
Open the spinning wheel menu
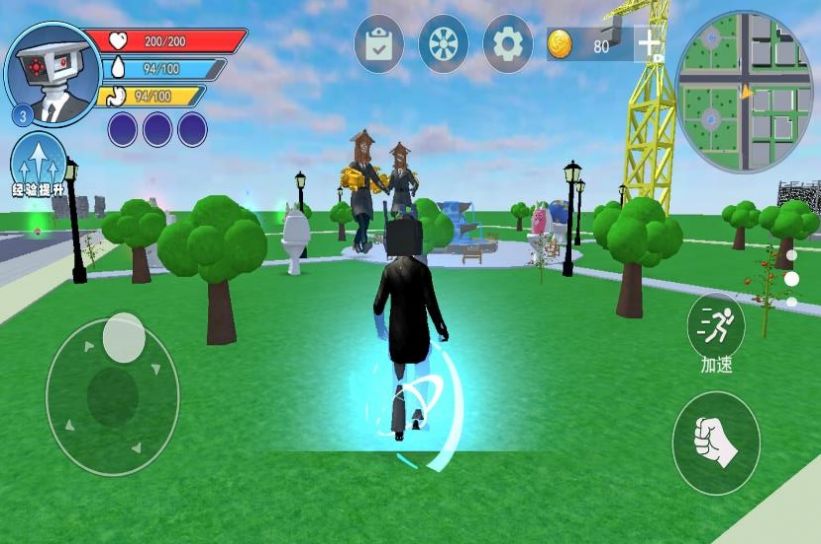(x=443, y=43)
